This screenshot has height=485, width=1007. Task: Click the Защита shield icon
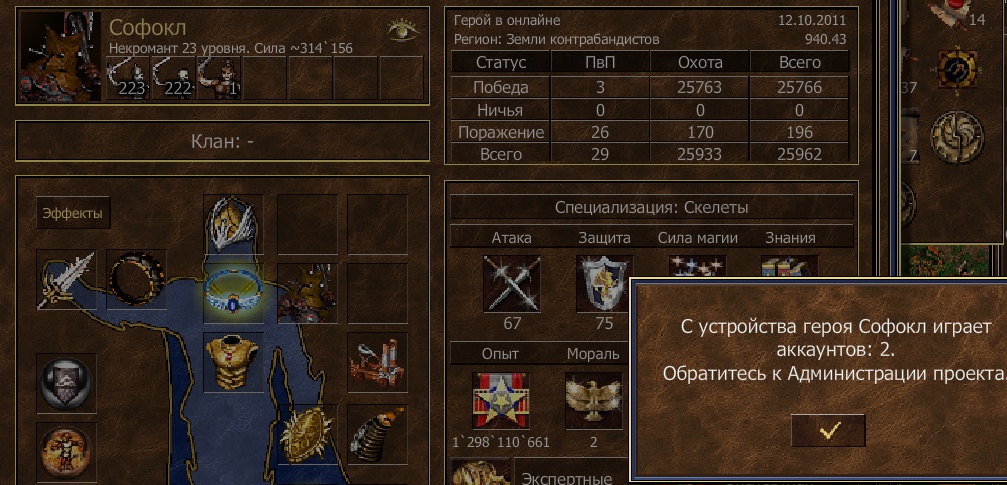(x=605, y=283)
